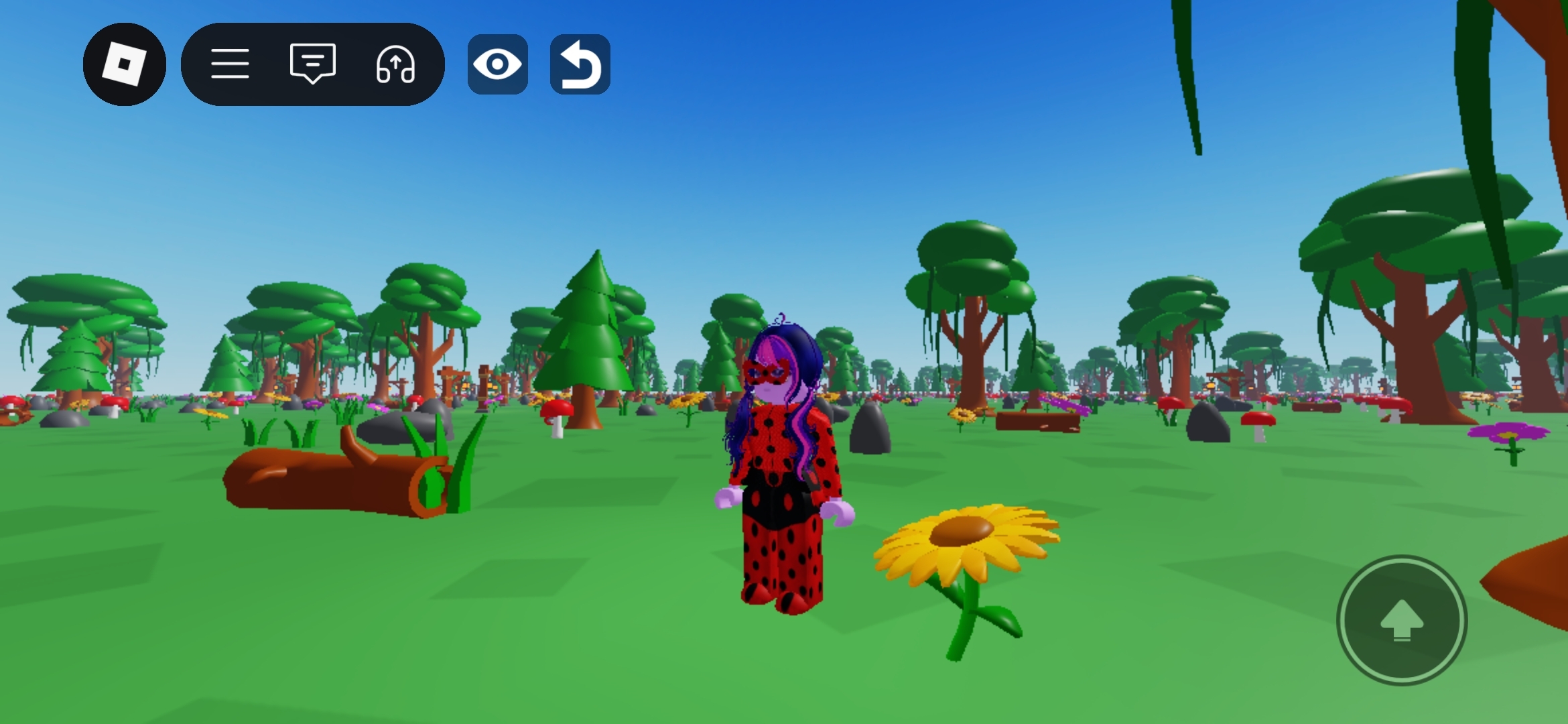Open the Roblox logo menu

click(x=125, y=64)
